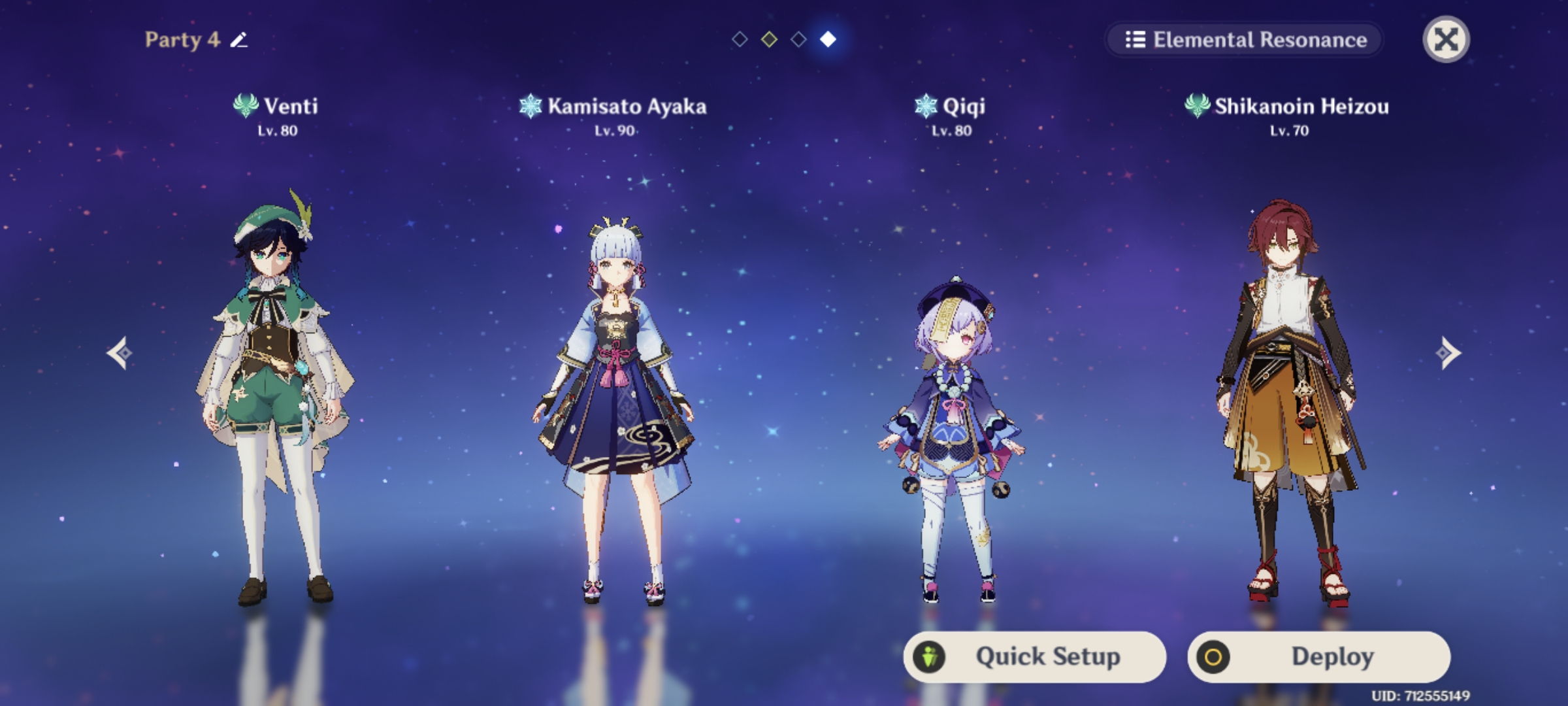Select the highlighted yellow diamond page indicator
1568x706 pixels.
point(769,39)
